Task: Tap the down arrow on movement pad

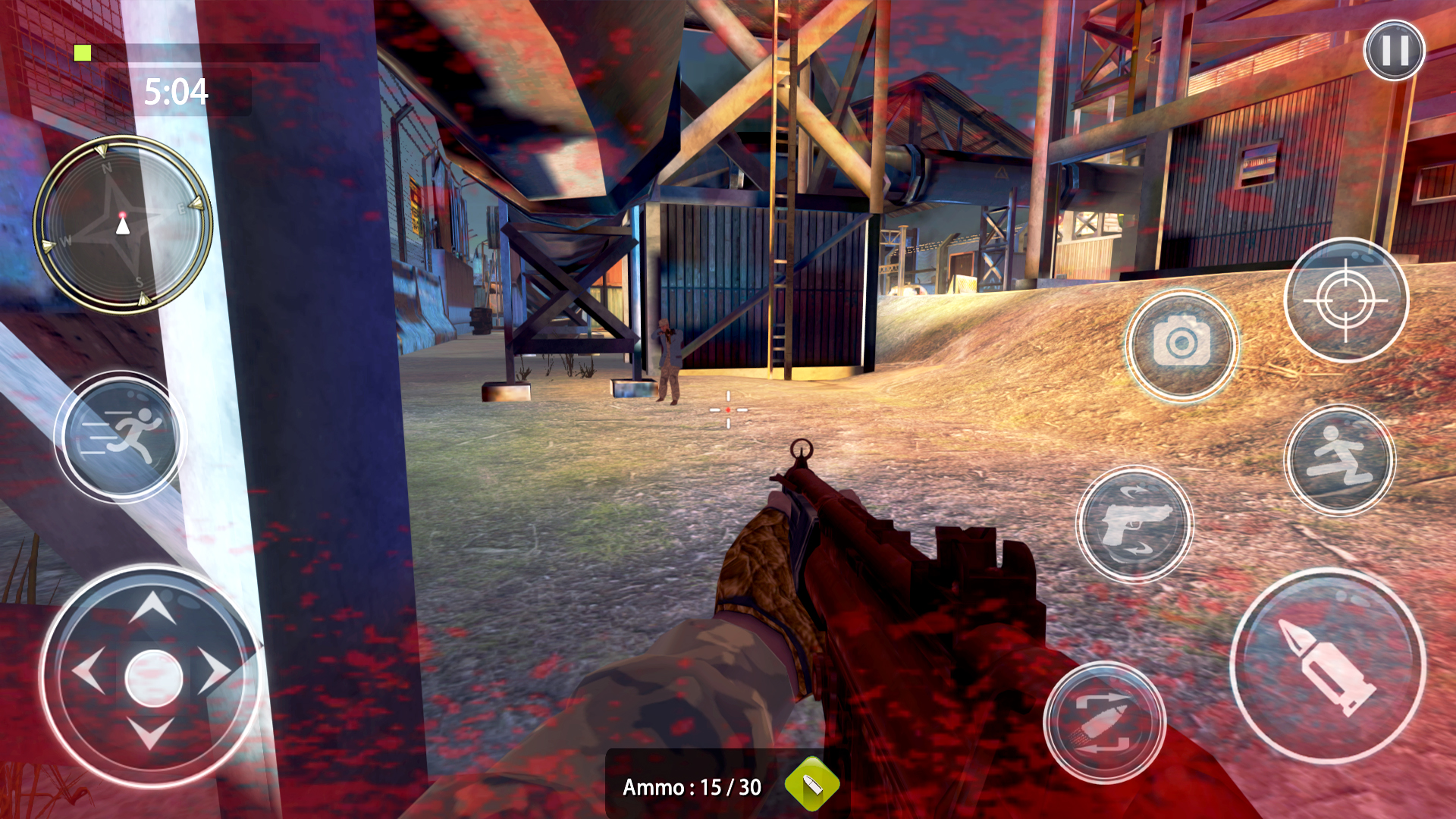Action: click(x=150, y=733)
